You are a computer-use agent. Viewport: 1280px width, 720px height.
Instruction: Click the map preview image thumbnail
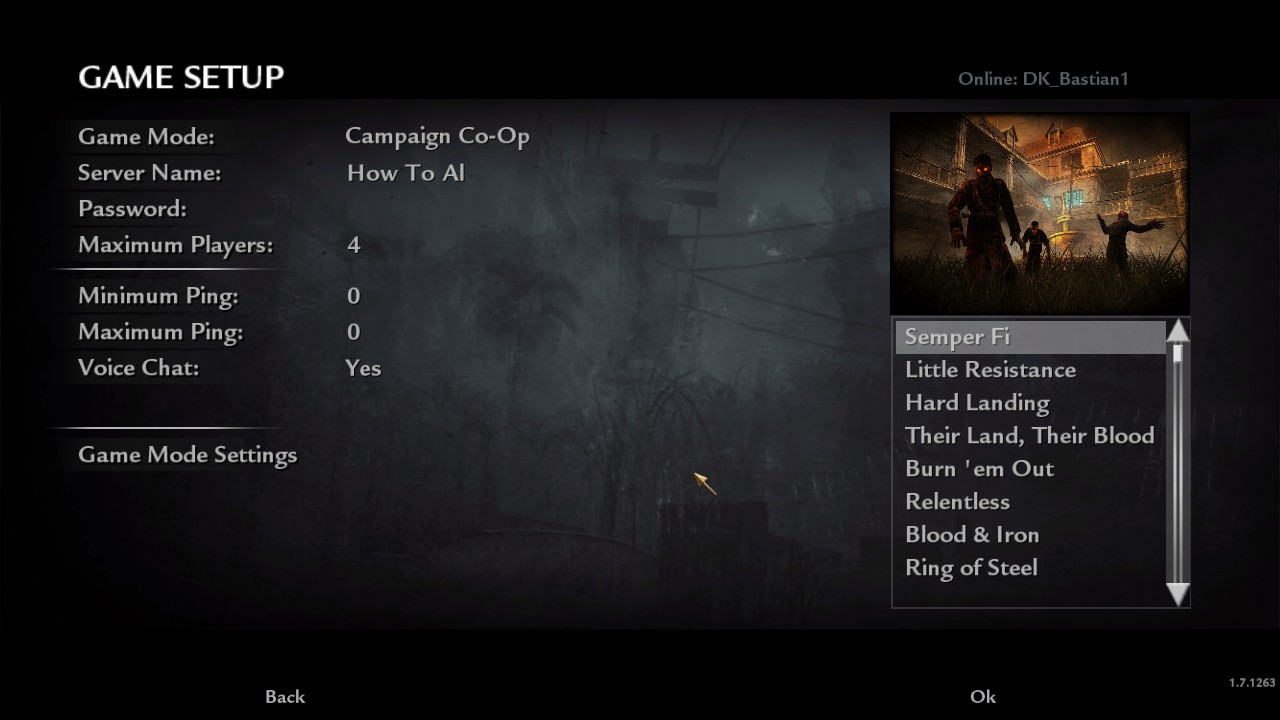pos(1039,212)
